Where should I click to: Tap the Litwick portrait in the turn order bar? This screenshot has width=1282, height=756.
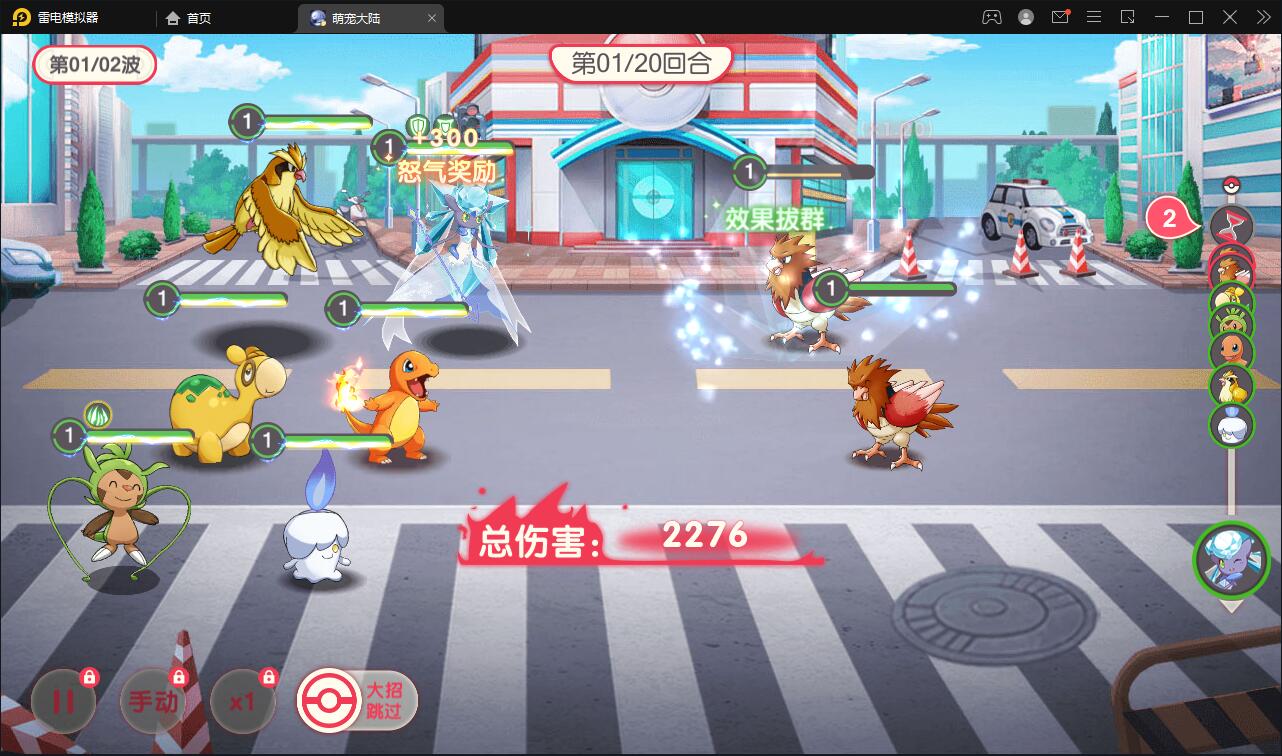click(1232, 422)
